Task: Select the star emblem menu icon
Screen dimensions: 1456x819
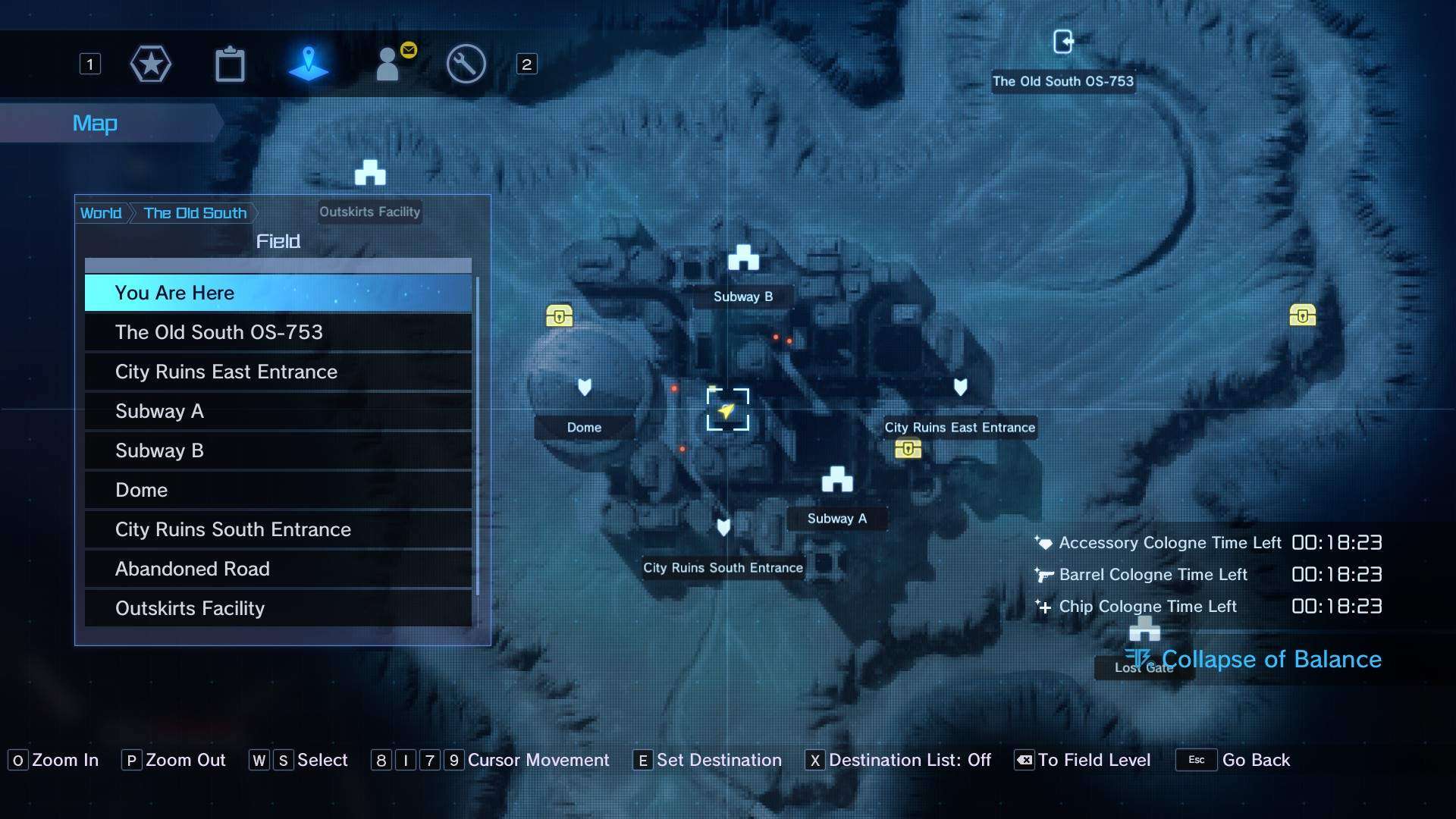Action: (150, 64)
